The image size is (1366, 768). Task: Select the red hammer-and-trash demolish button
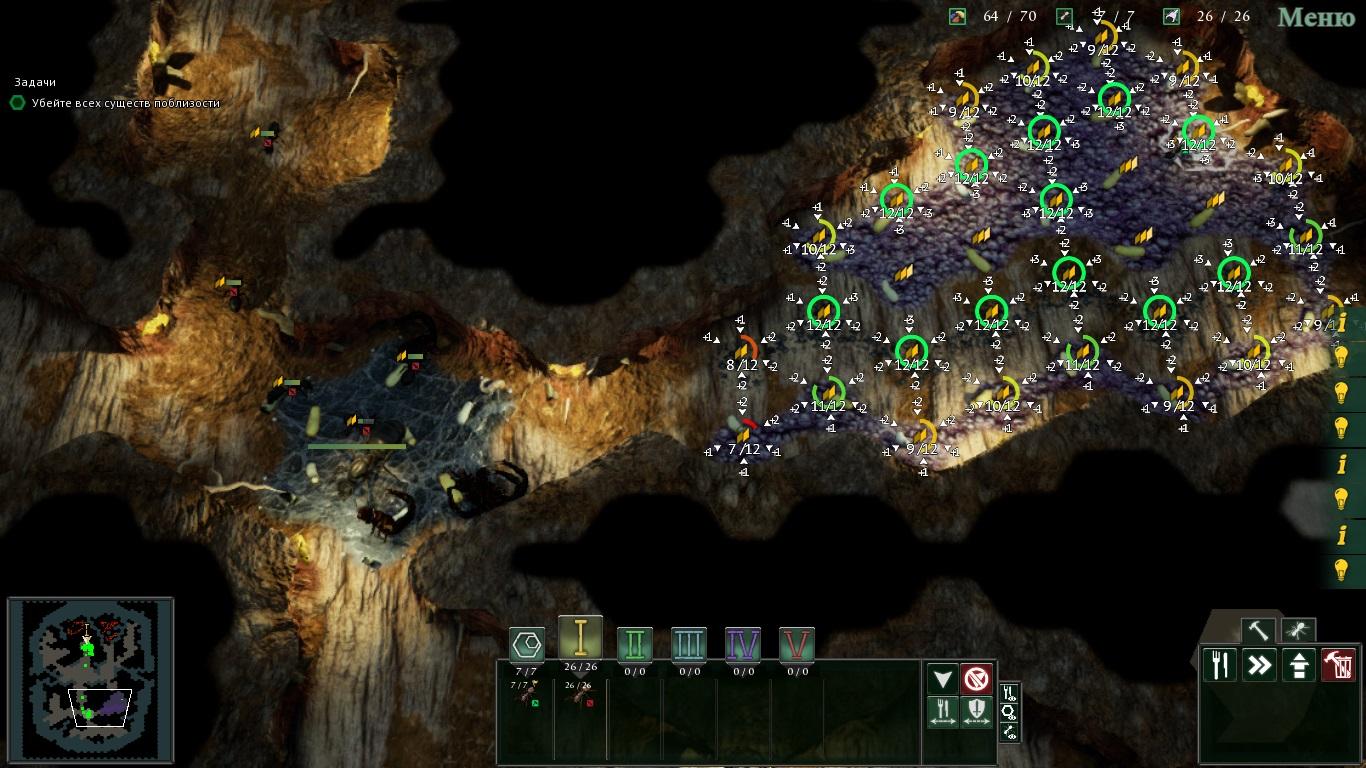1338,665
